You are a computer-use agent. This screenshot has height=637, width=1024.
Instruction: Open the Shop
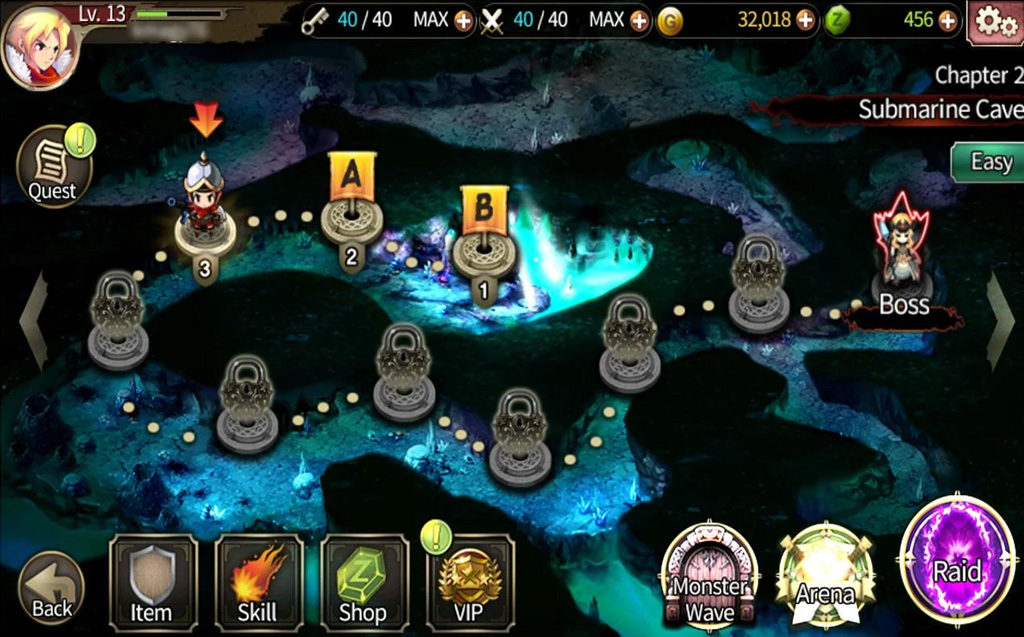364,583
